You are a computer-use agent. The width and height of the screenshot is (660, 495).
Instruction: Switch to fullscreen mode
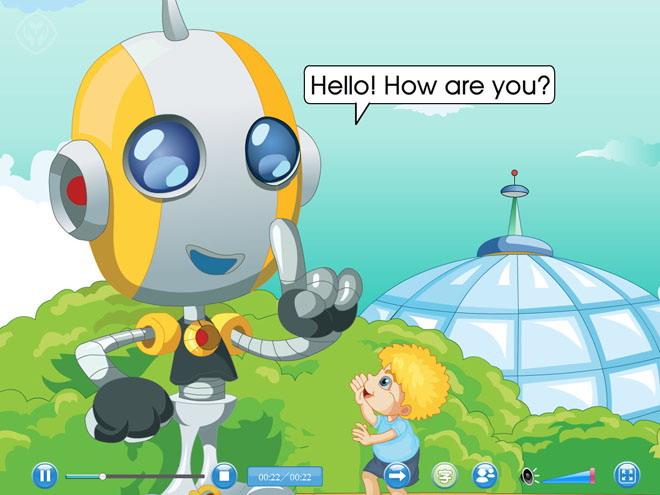click(627, 475)
